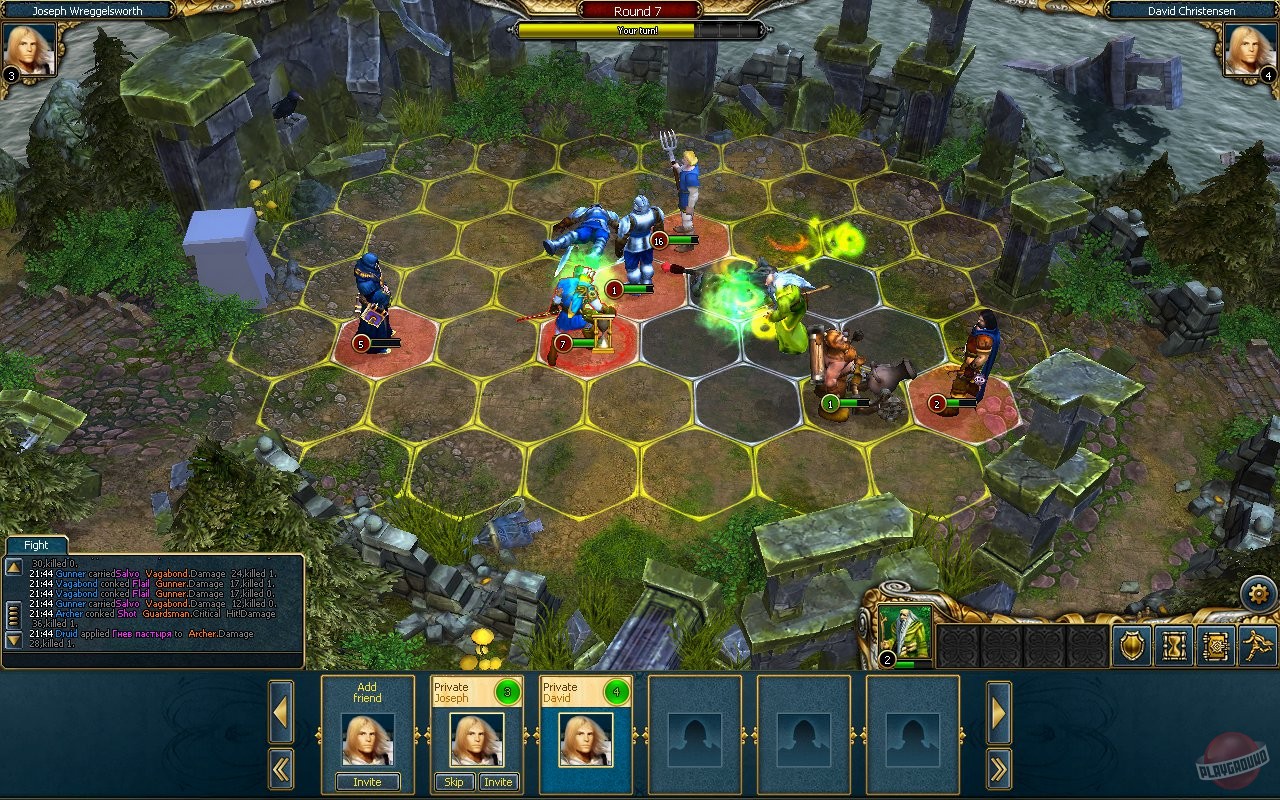1280x800 pixels.
Task: Select the Defend shield icon
Action: tap(1130, 645)
